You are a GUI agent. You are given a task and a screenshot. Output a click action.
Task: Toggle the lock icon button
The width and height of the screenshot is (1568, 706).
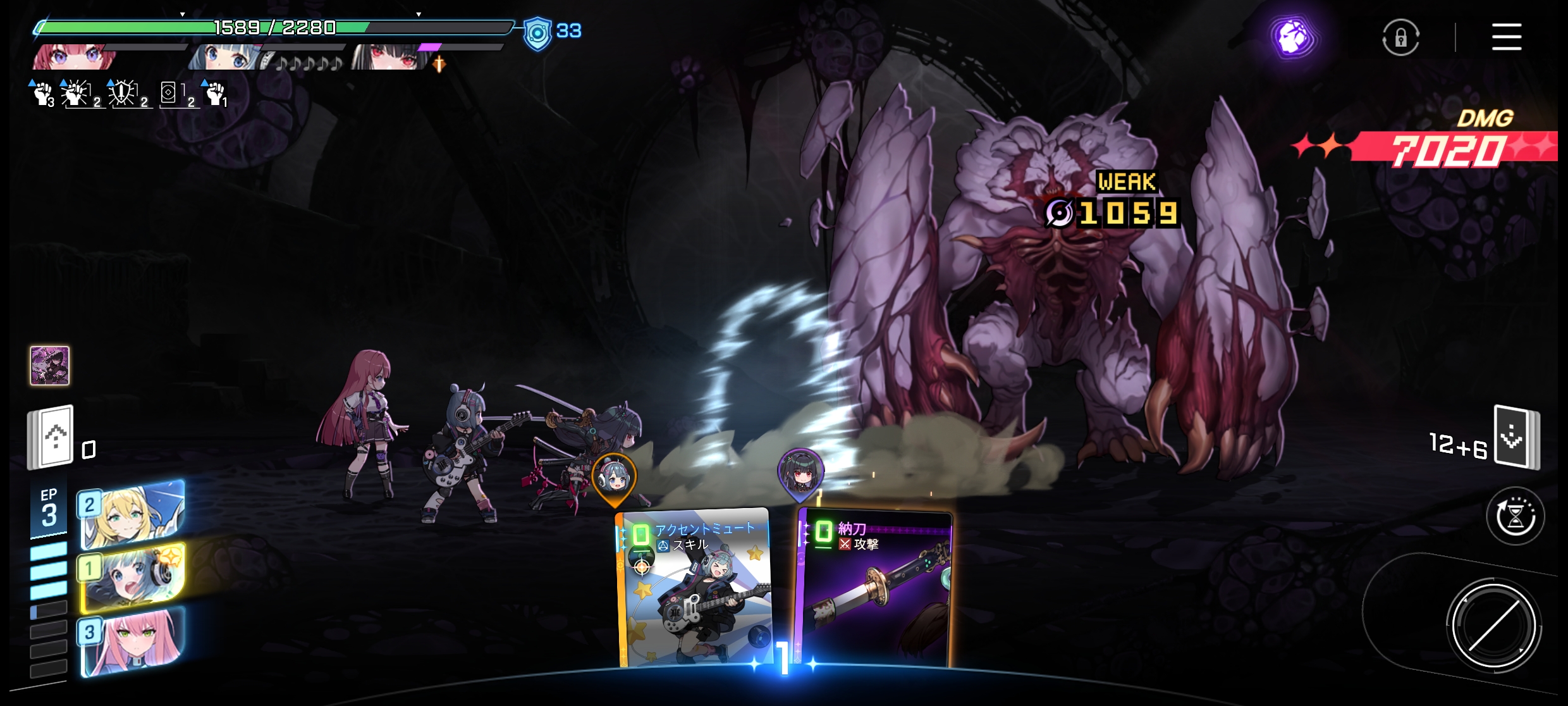[1400, 38]
